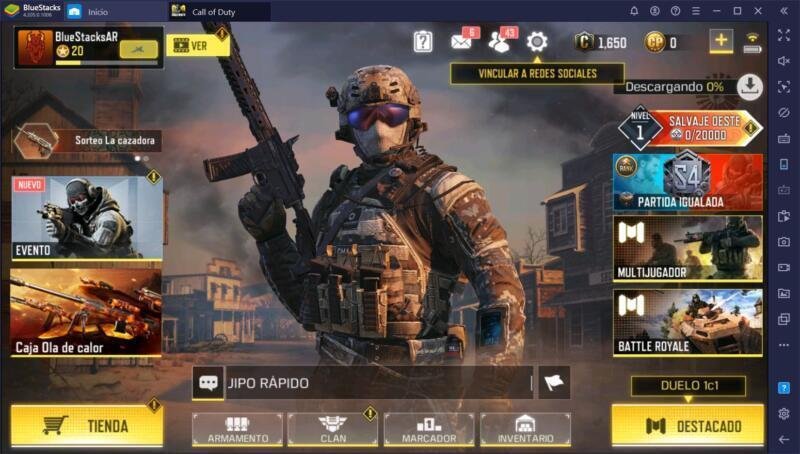Add more currency with the plus button
The width and height of the screenshot is (800, 454).
721,41
